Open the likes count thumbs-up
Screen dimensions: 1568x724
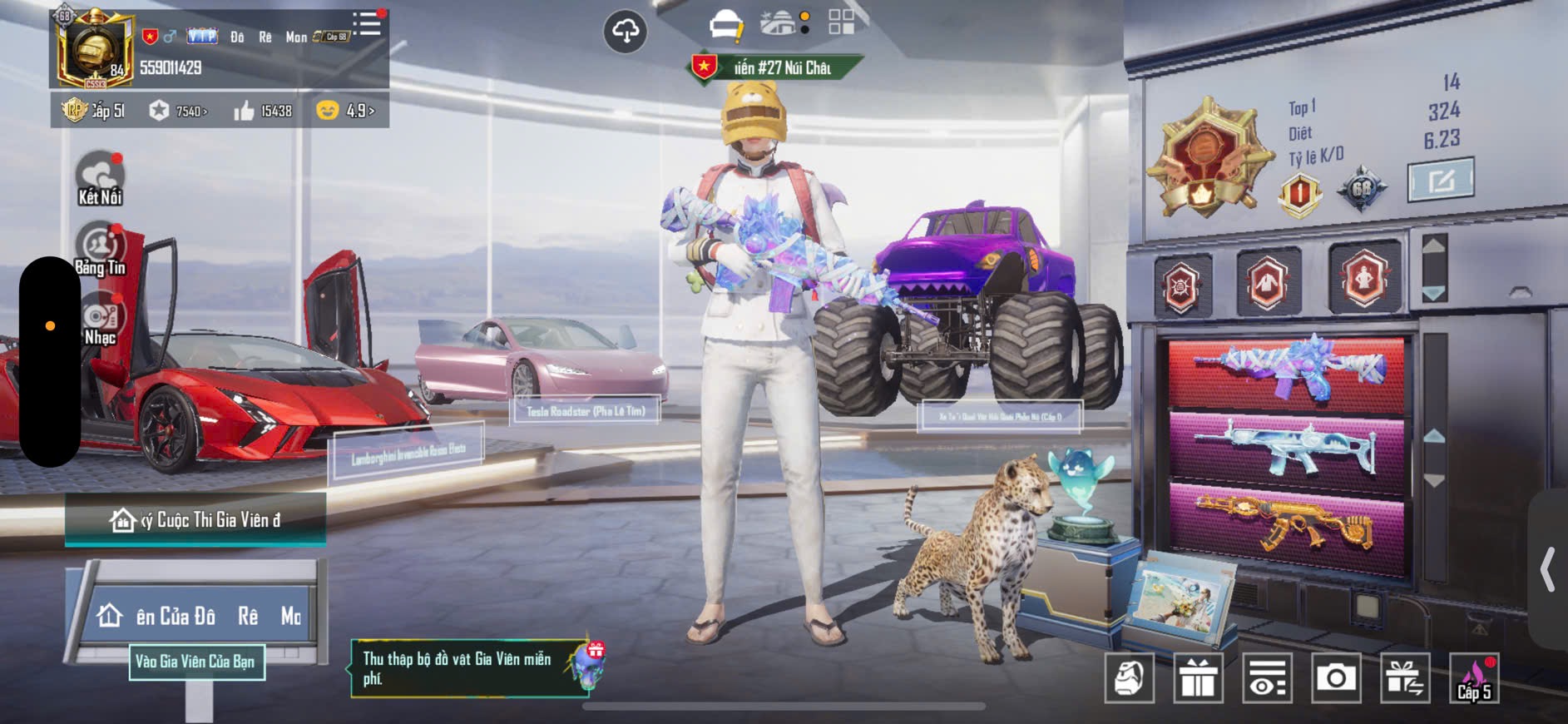click(x=264, y=111)
